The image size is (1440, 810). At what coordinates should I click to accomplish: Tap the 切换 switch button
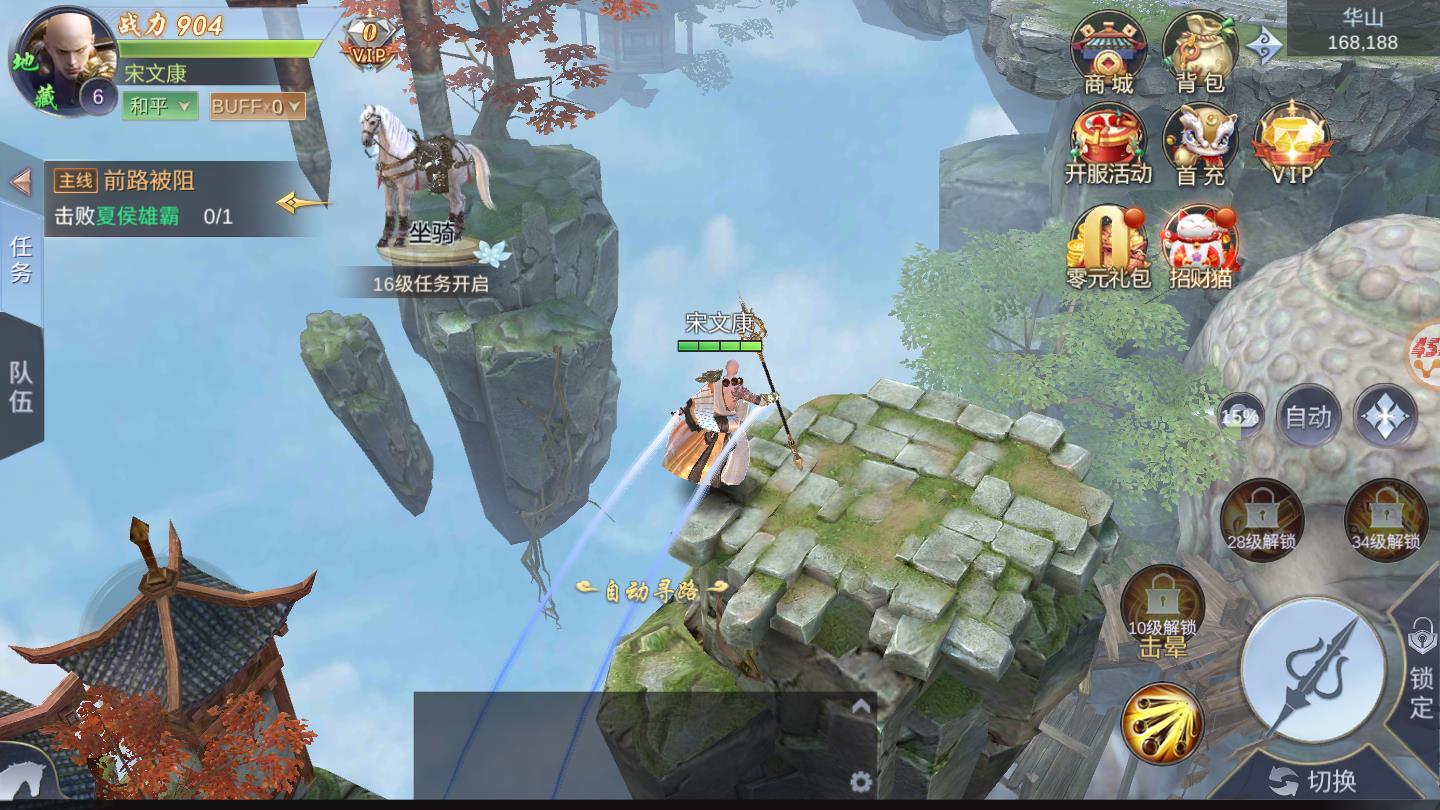click(1312, 781)
